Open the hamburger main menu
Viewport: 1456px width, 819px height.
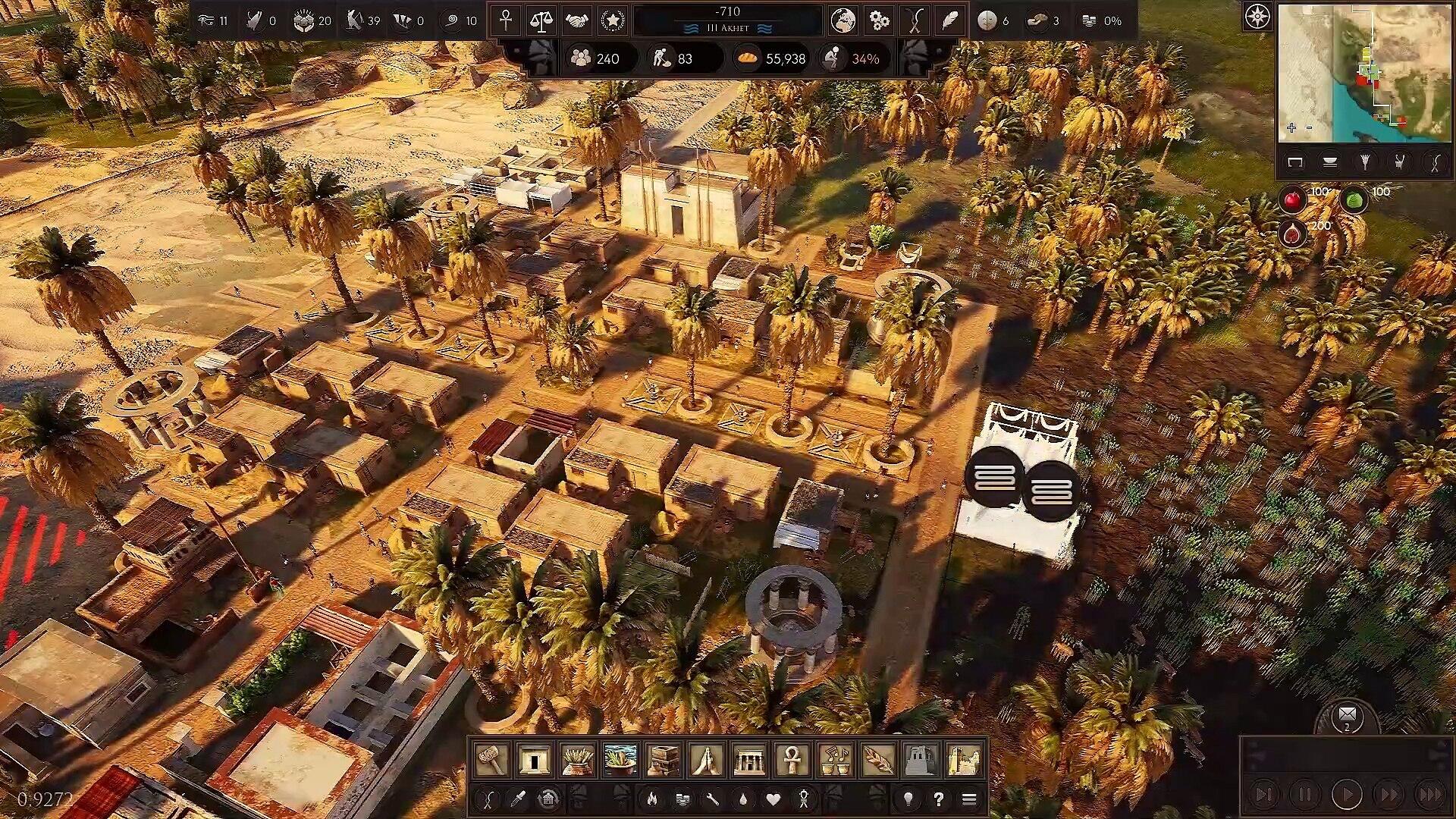968,799
